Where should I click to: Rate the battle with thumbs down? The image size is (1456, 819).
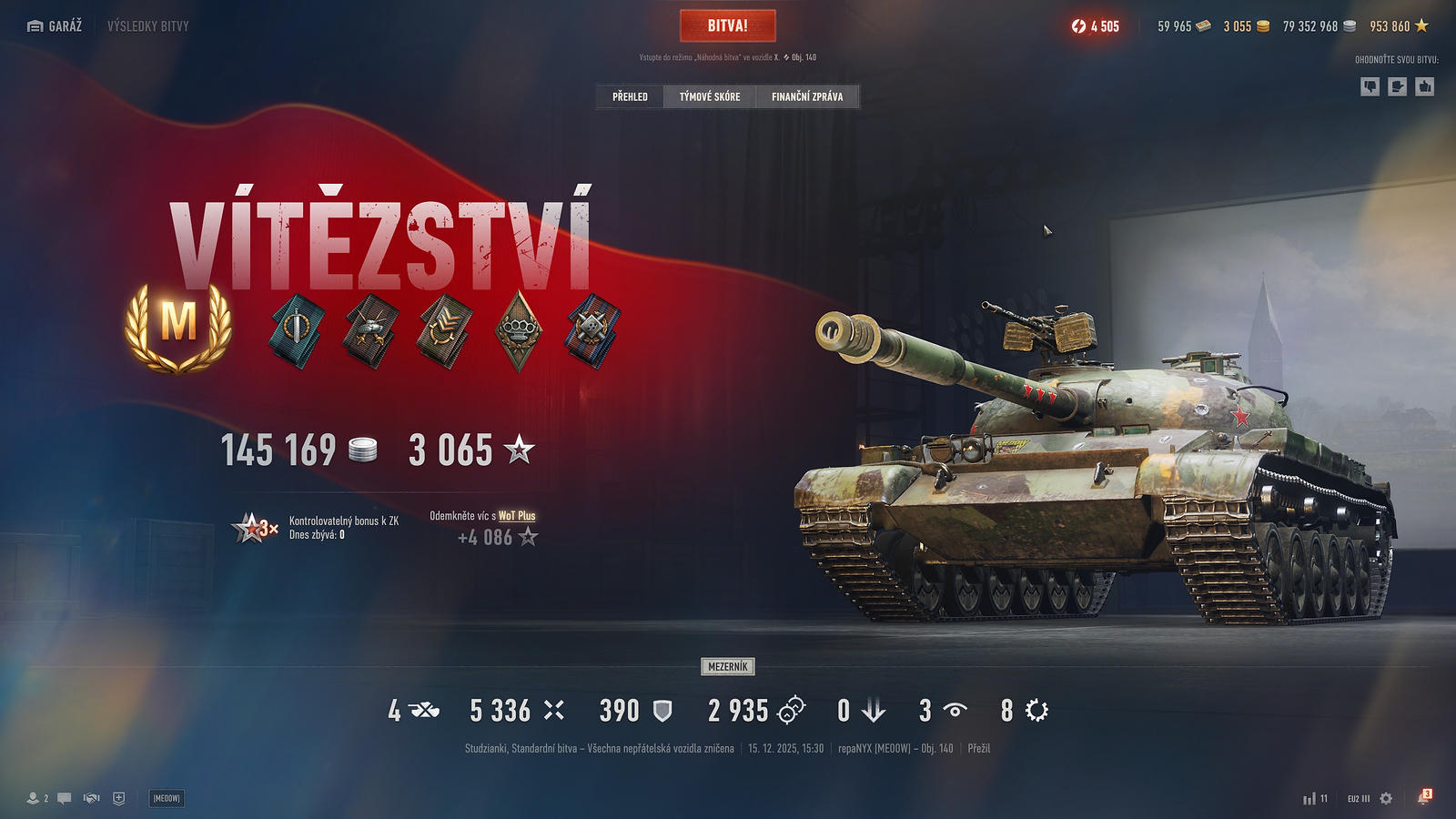(x=1370, y=86)
